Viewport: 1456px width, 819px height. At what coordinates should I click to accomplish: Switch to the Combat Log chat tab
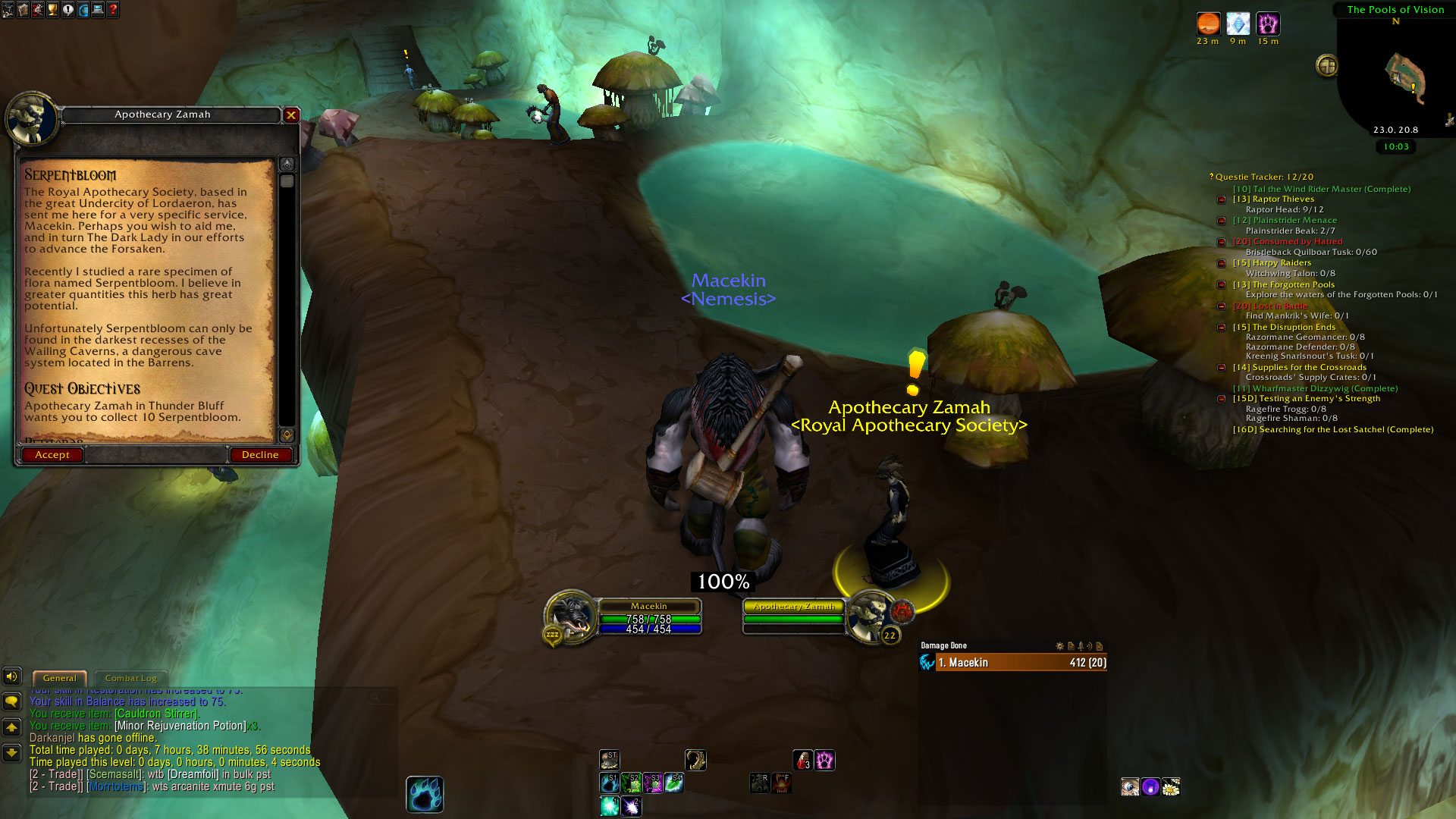coord(130,678)
